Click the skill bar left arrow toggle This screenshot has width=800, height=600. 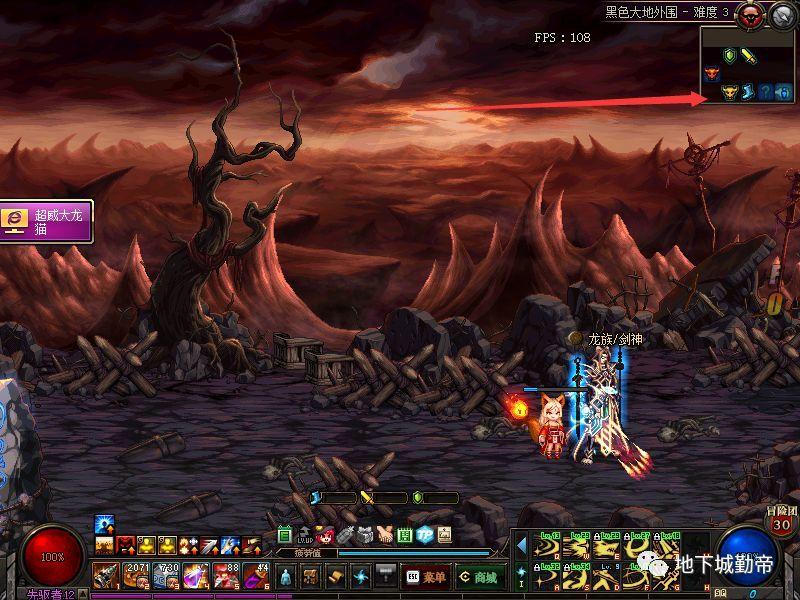[x=521, y=544]
